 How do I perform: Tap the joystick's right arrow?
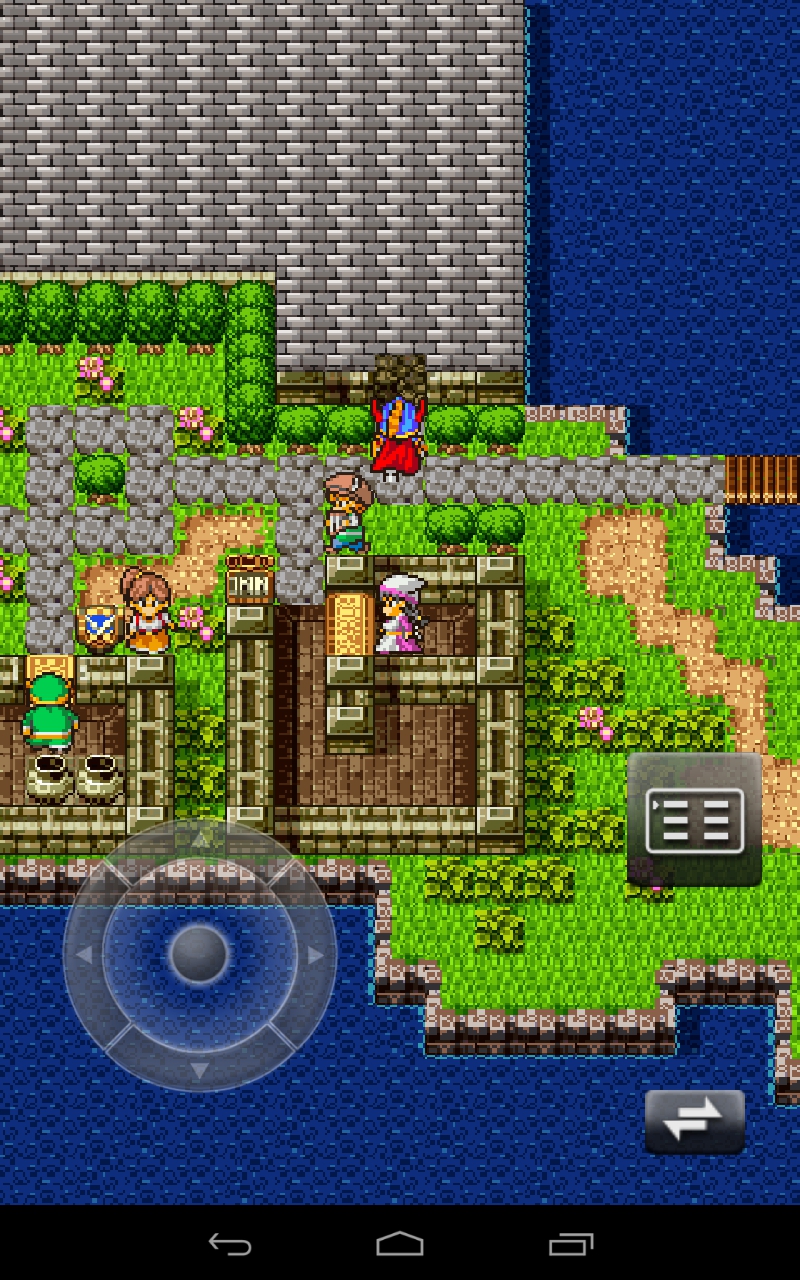pos(315,955)
